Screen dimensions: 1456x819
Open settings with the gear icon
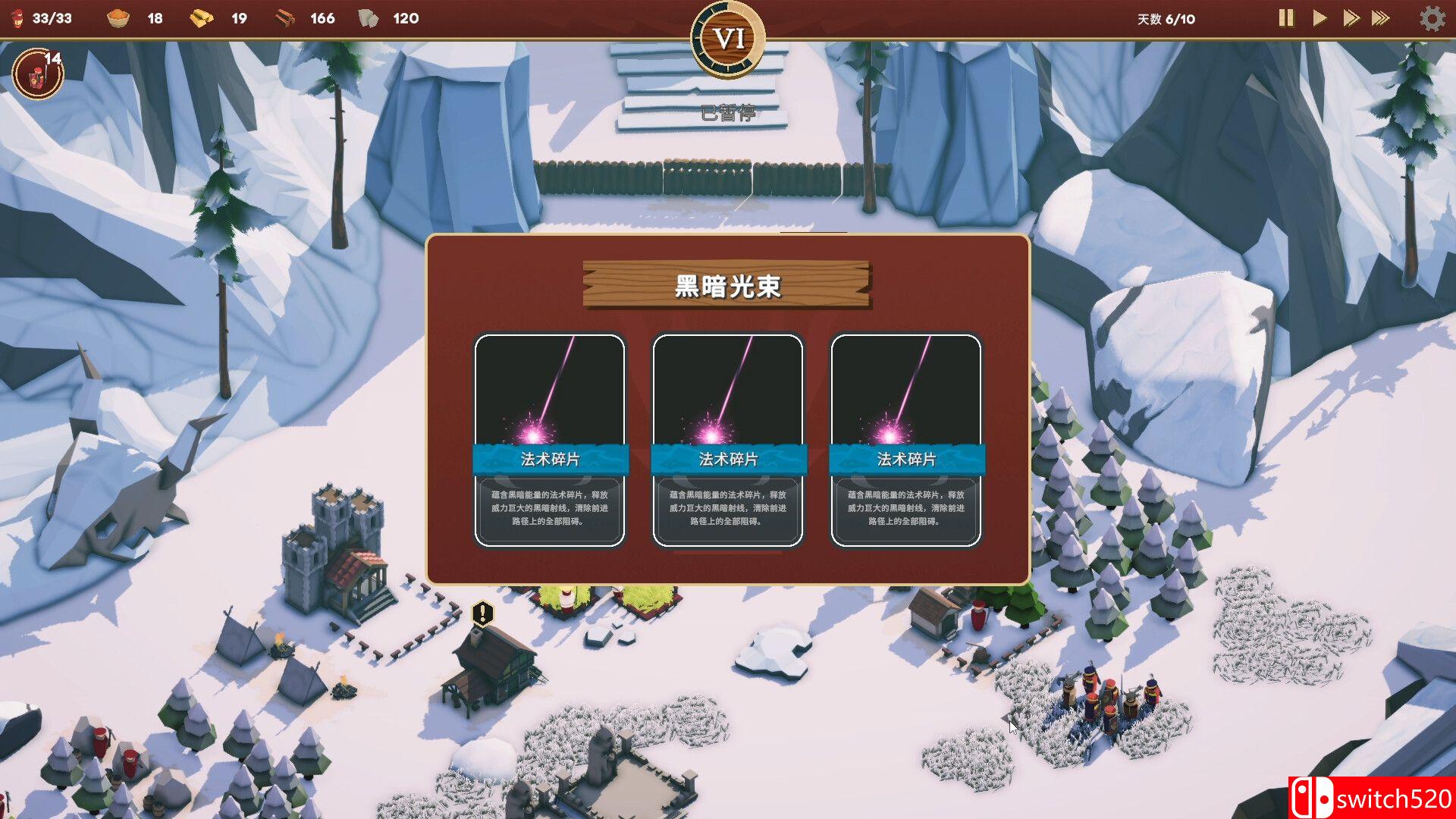coord(1432,18)
